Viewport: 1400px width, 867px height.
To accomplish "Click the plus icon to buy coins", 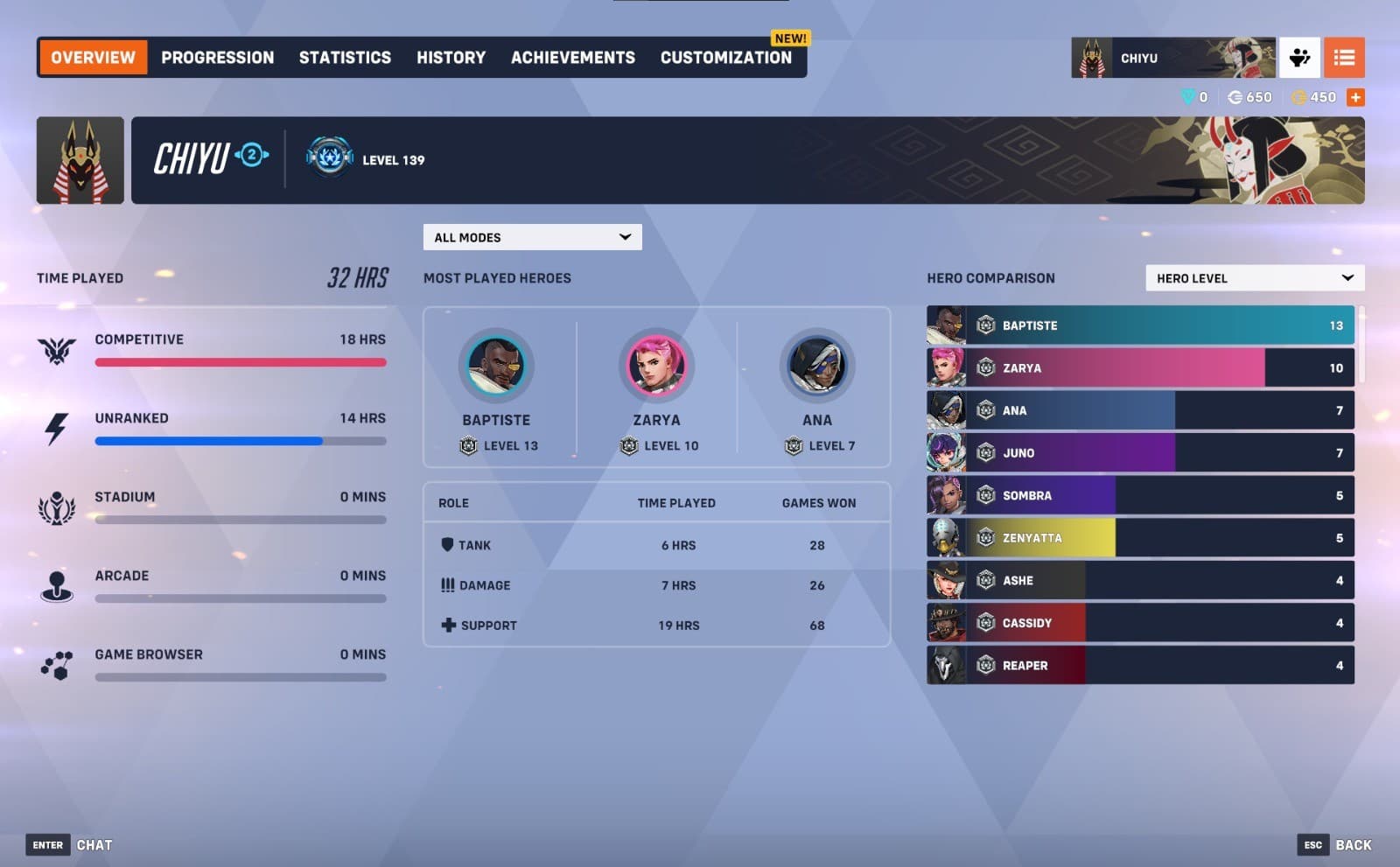I will 1355,97.
